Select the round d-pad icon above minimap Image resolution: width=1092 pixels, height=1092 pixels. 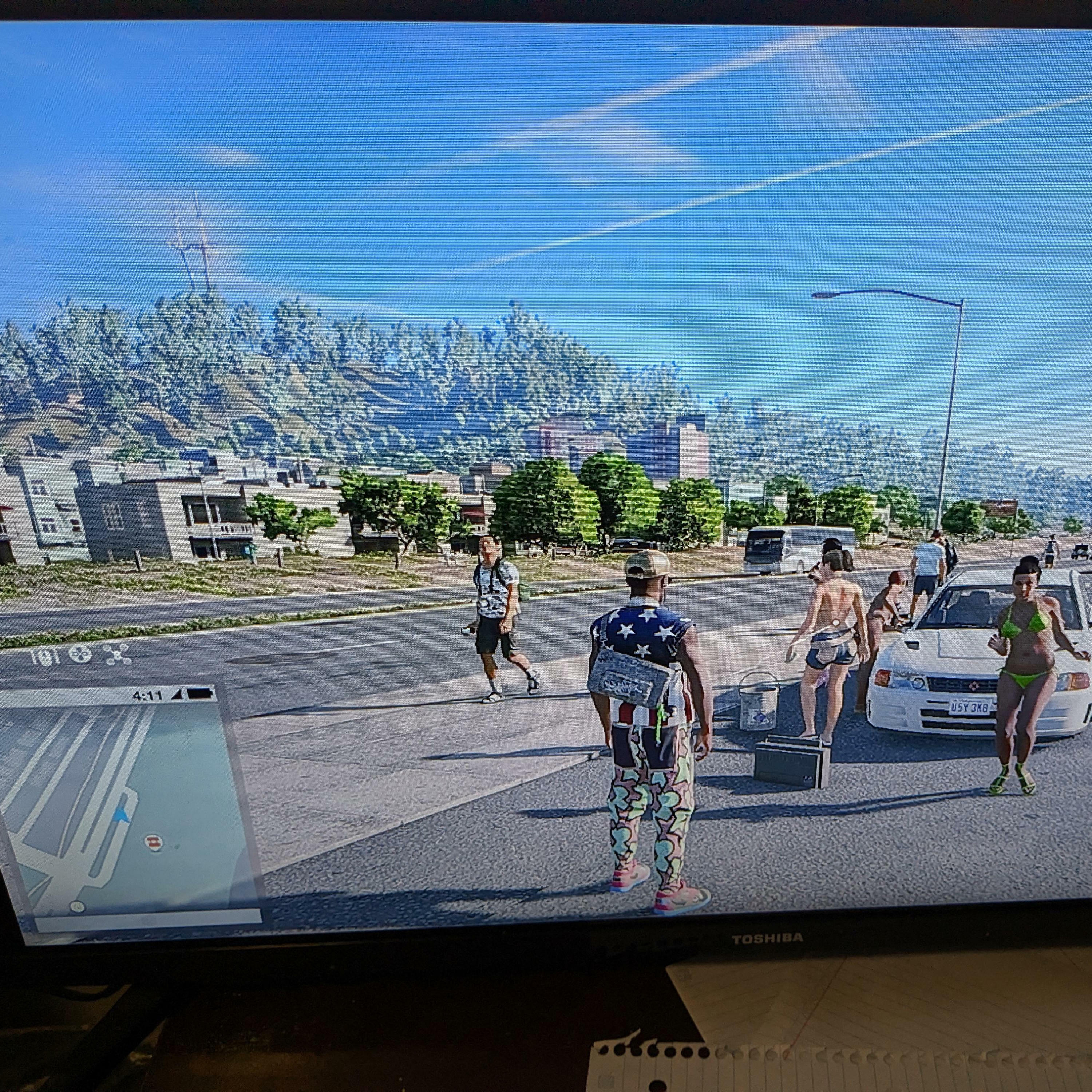tap(80, 654)
